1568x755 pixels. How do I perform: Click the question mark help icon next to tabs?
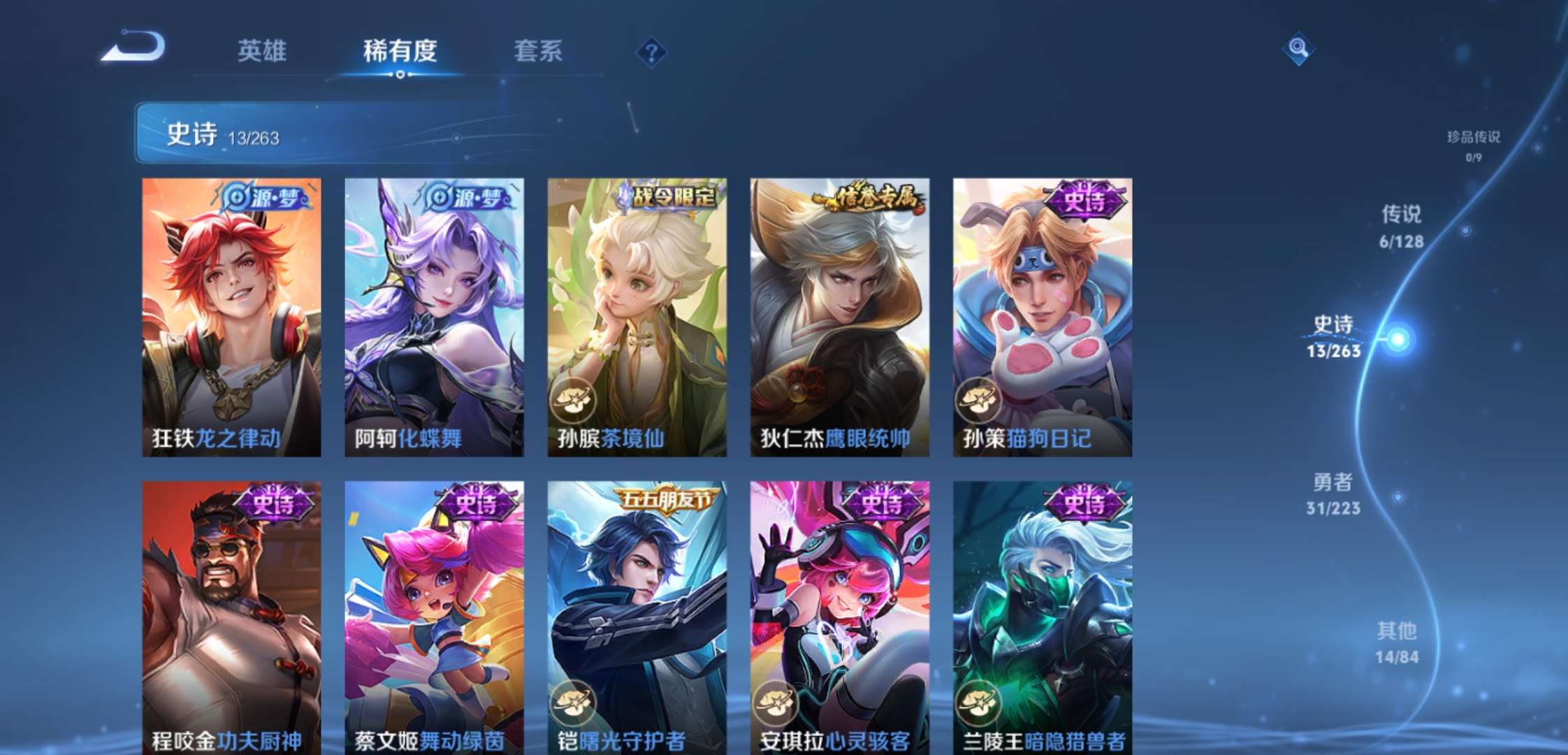pos(651,50)
